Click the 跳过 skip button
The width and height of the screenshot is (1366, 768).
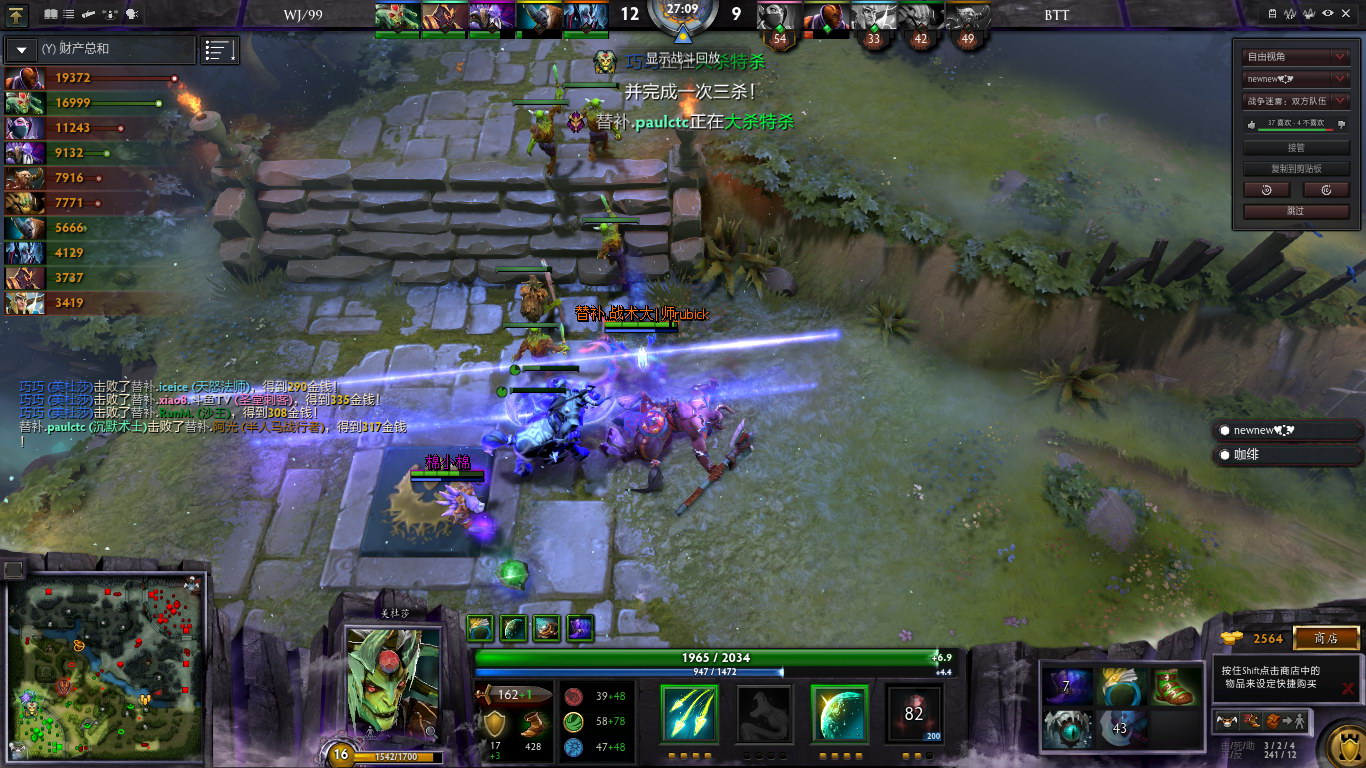tap(1297, 211)
